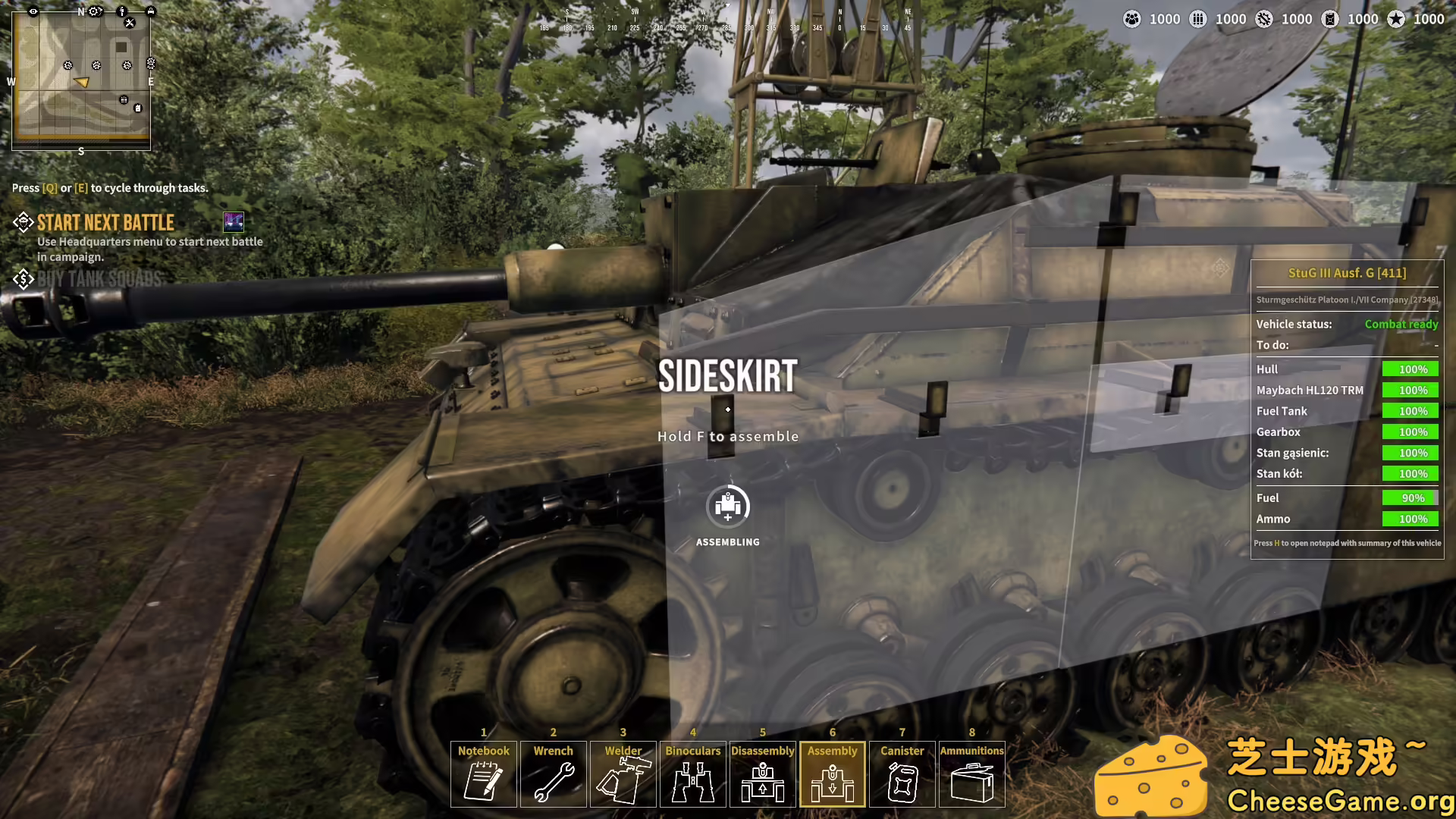Select the Welder tool
1456x819 pixels.
coord(623,773)
